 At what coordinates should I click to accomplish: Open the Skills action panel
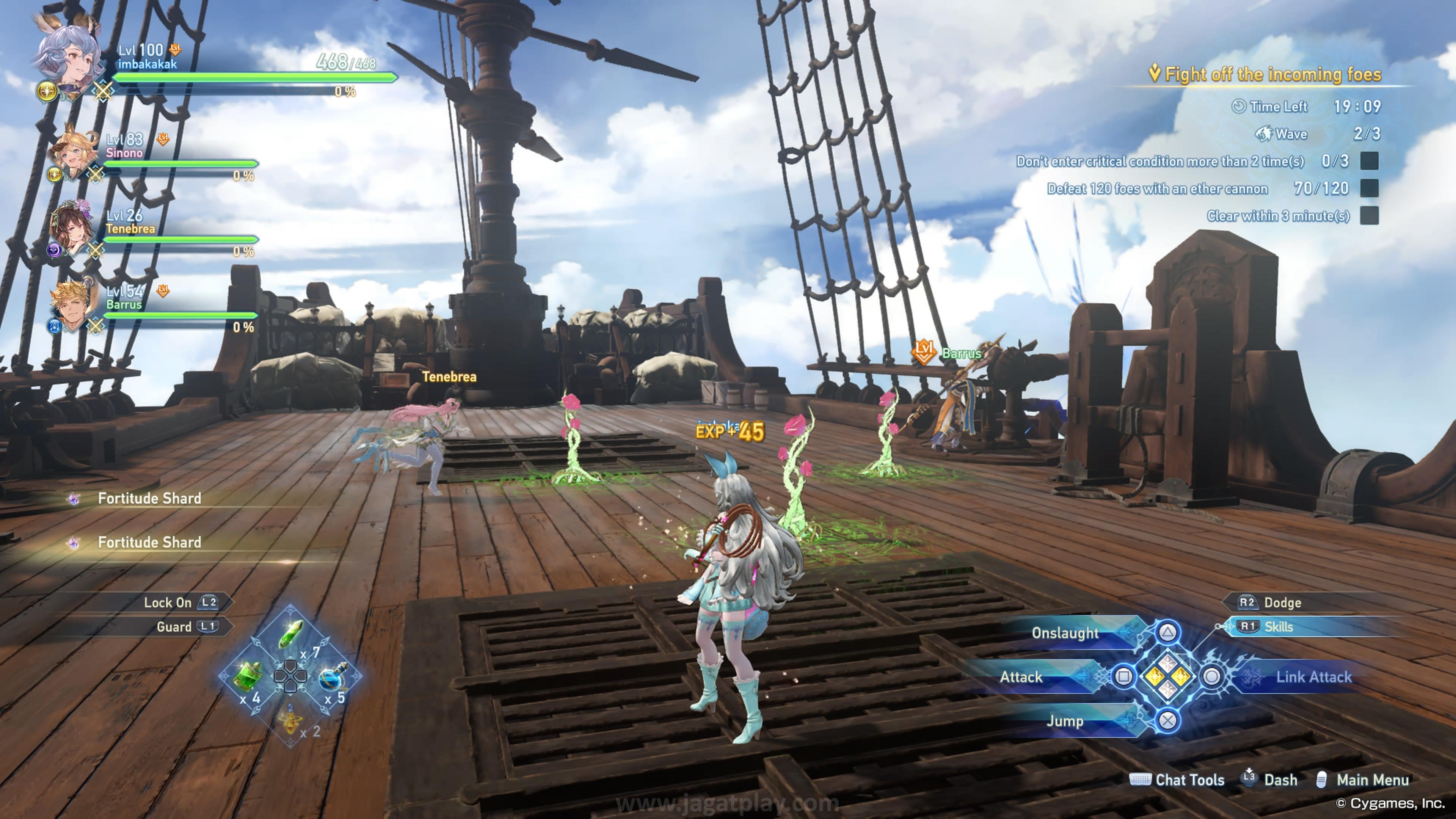pos(1277,626)
